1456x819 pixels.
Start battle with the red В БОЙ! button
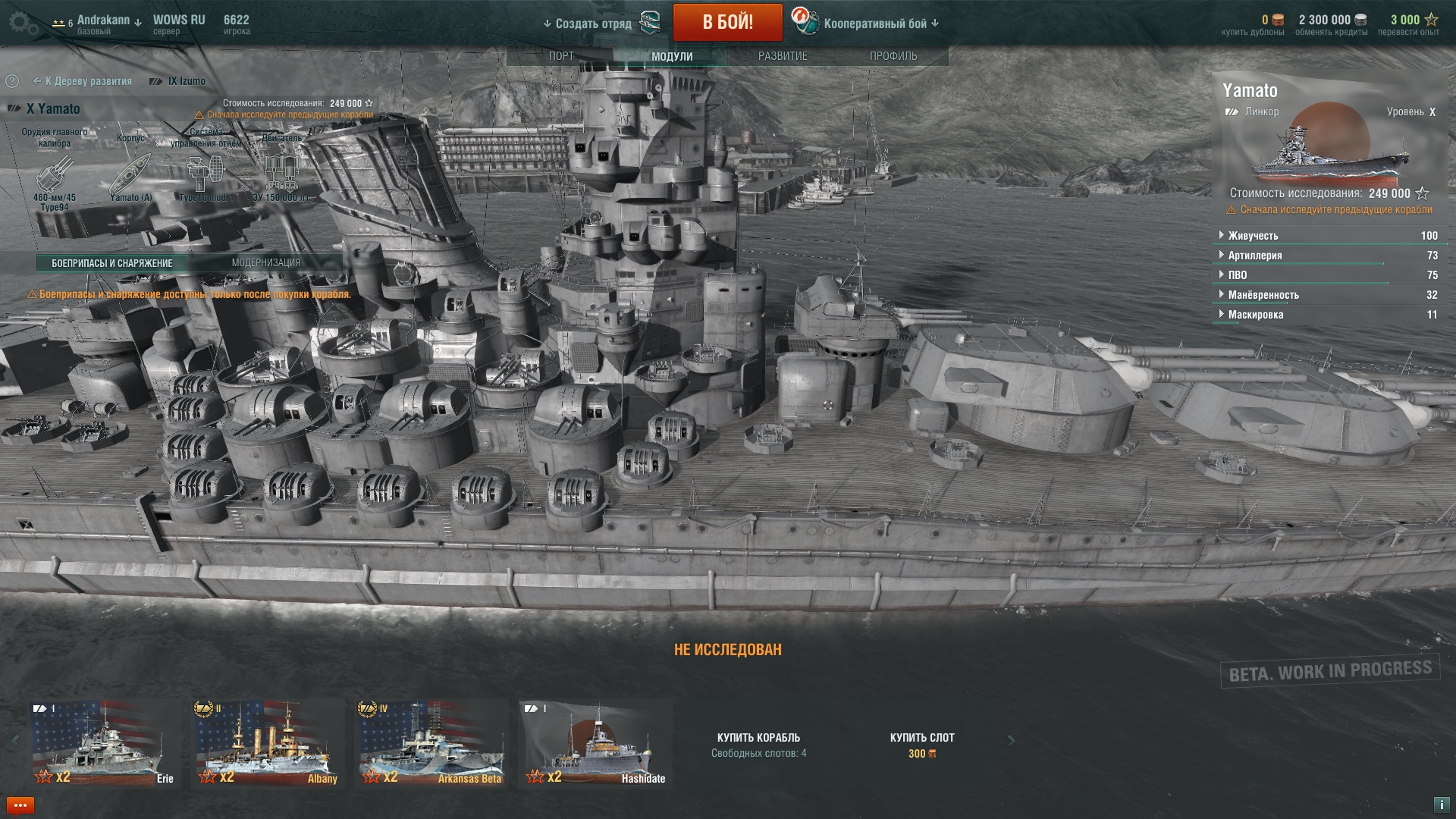pos(727,22)
